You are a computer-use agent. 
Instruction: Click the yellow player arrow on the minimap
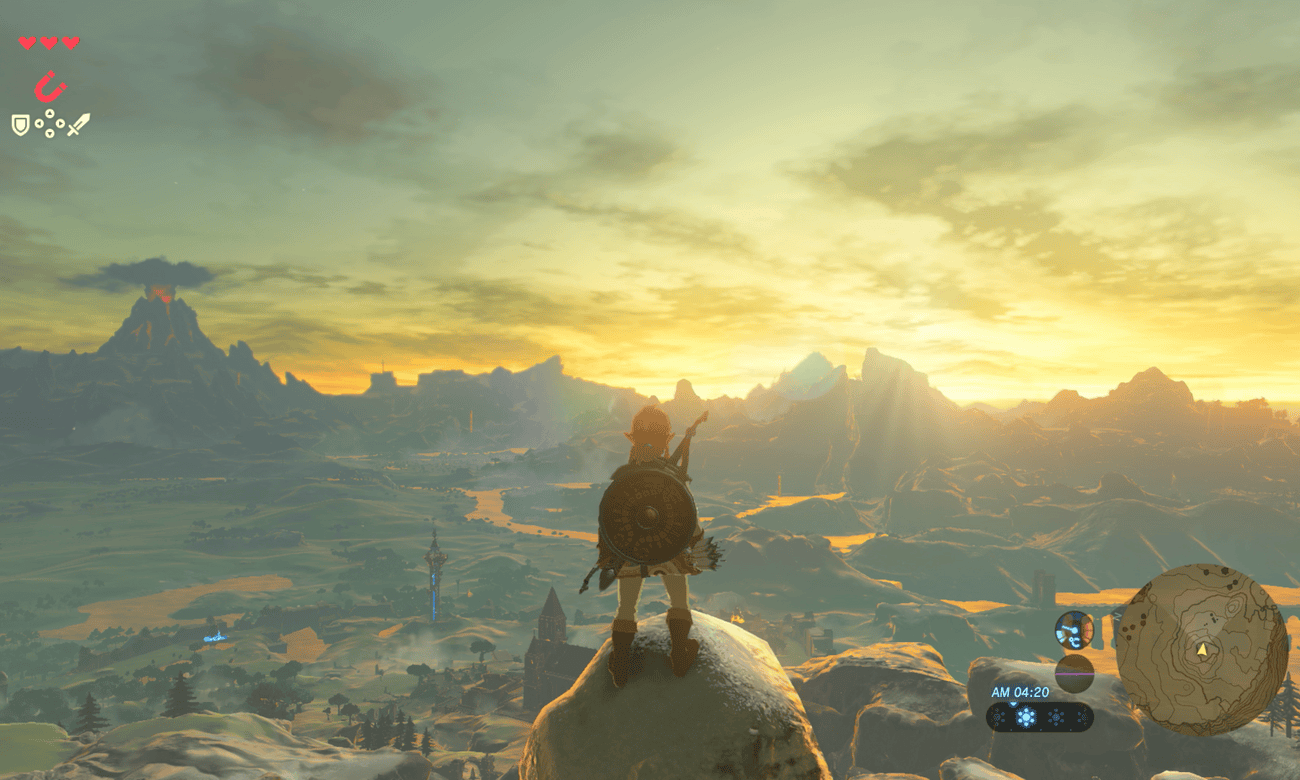(x=1203, y=650)
